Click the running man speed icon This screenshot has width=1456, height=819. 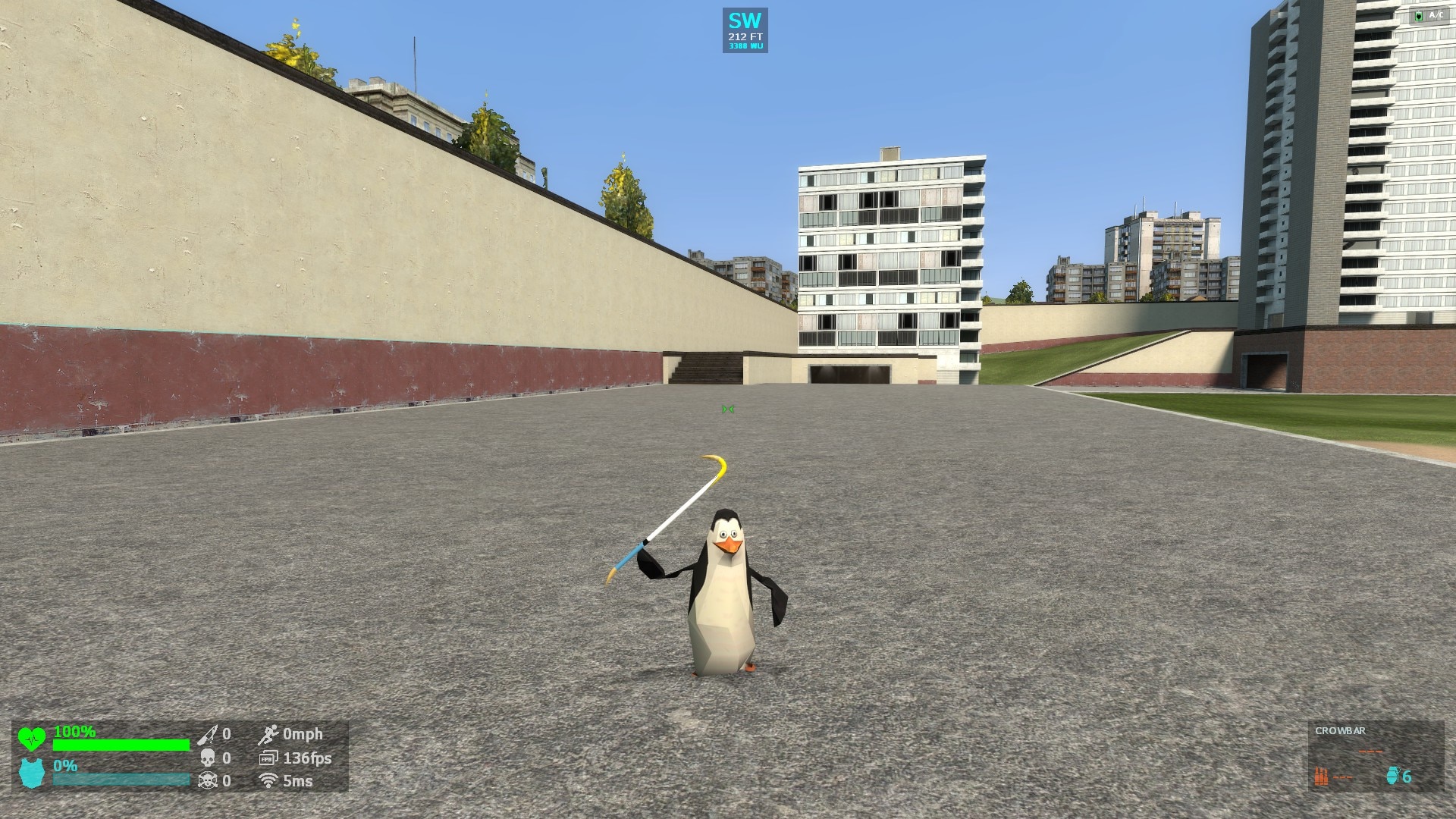pyautogui.click(x=268, y=733)
